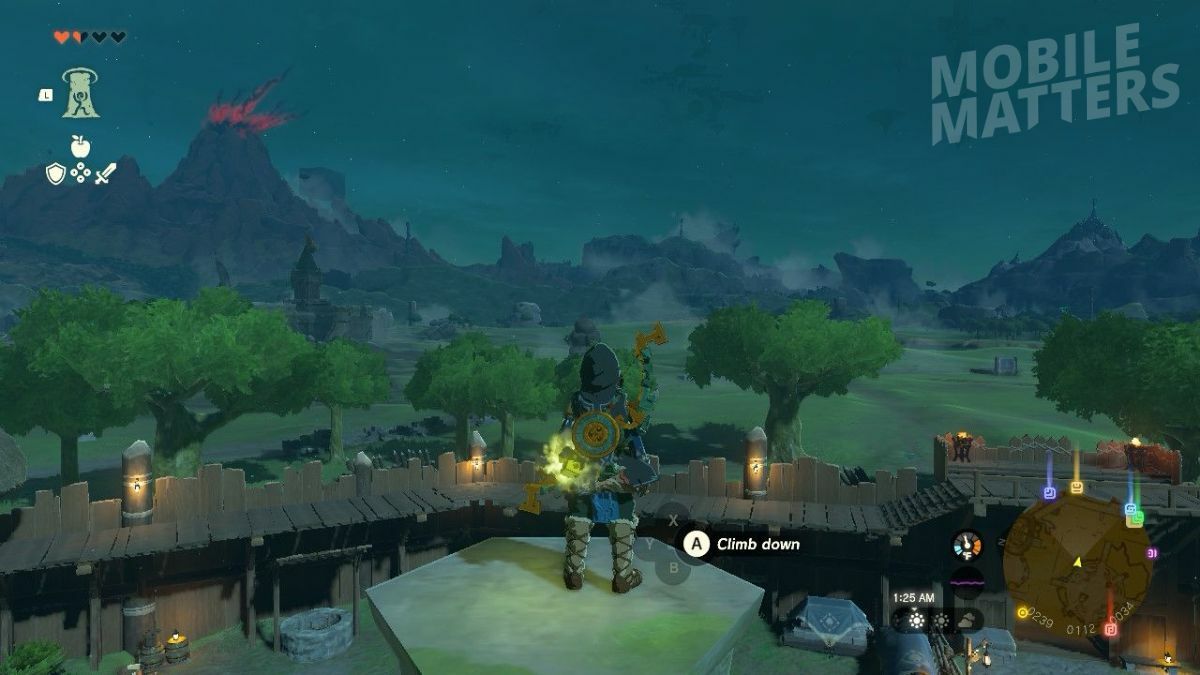Click the Mobile Matters watermark logo
The width and height of the screenshot is (1200, 675).
[1054, 85]
